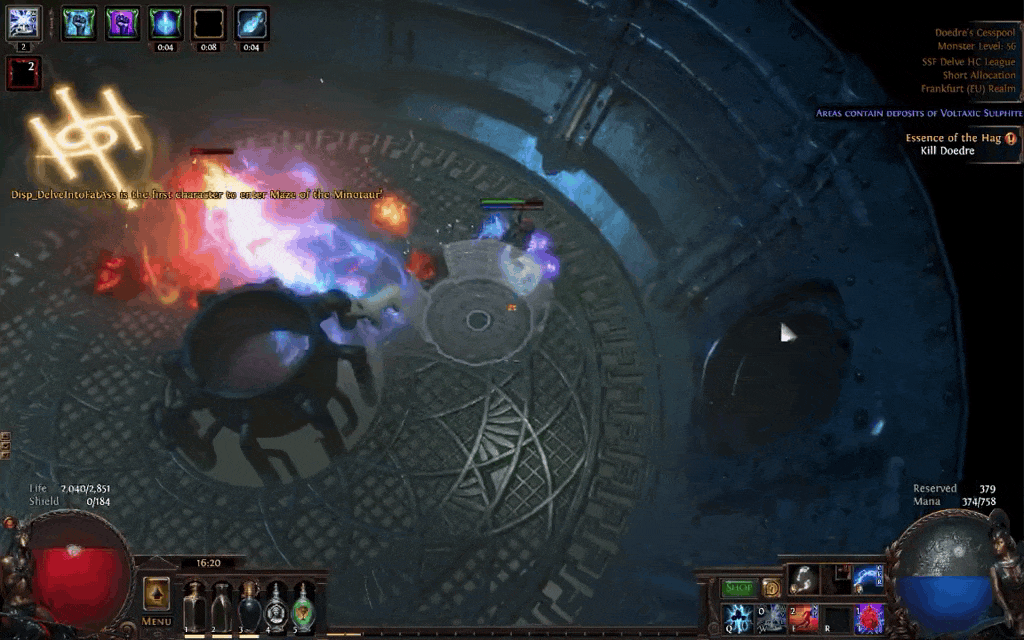Click the red-bordered debuff icon
This screenshot has width=1024, height=640.
pyautogui.click(x=23, y=72)
